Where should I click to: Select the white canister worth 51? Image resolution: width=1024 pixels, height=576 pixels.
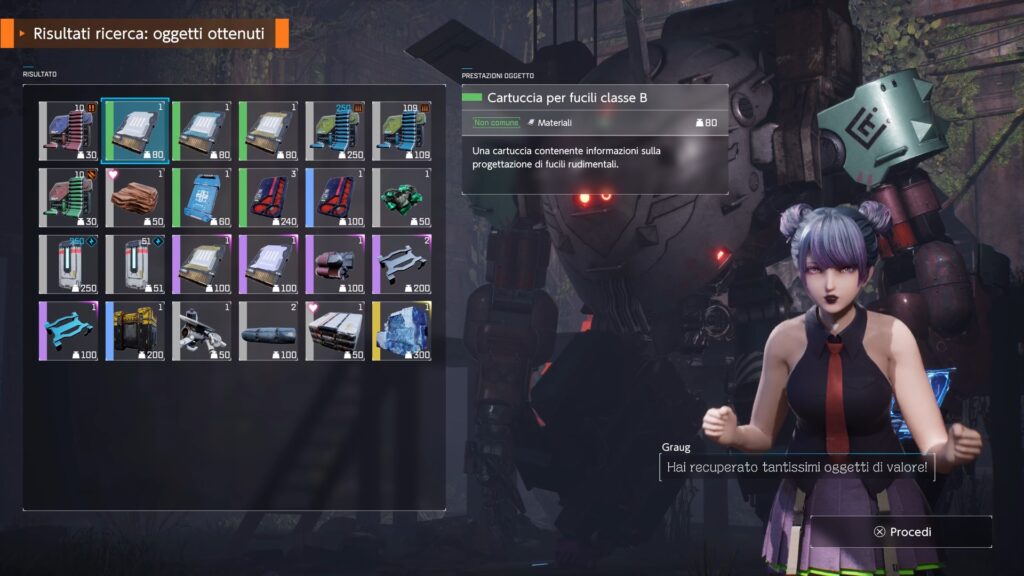tap(135, 264)
